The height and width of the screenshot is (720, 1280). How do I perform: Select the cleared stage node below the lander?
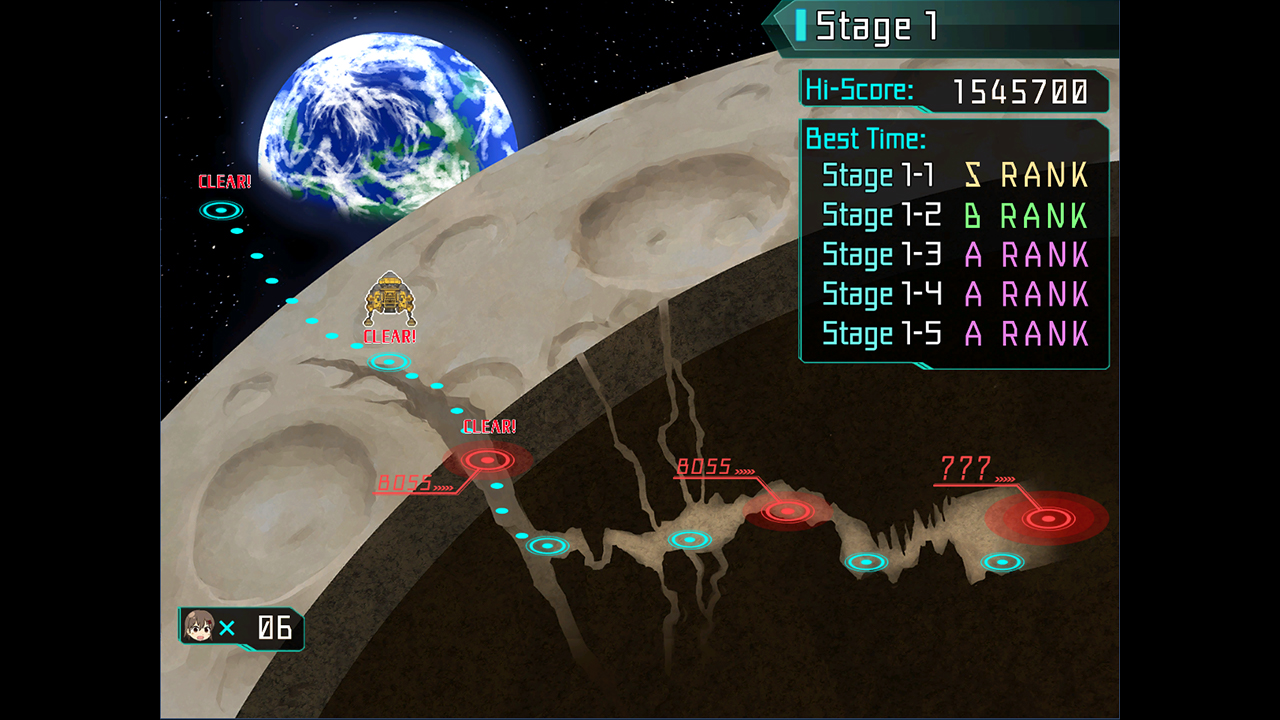388,361
